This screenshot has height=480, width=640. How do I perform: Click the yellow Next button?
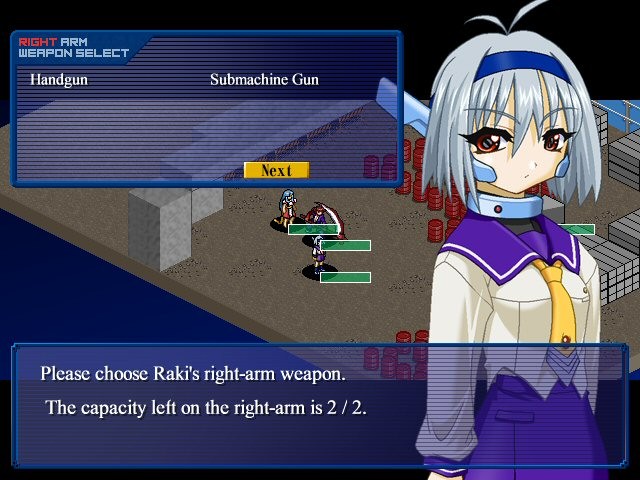276,170
